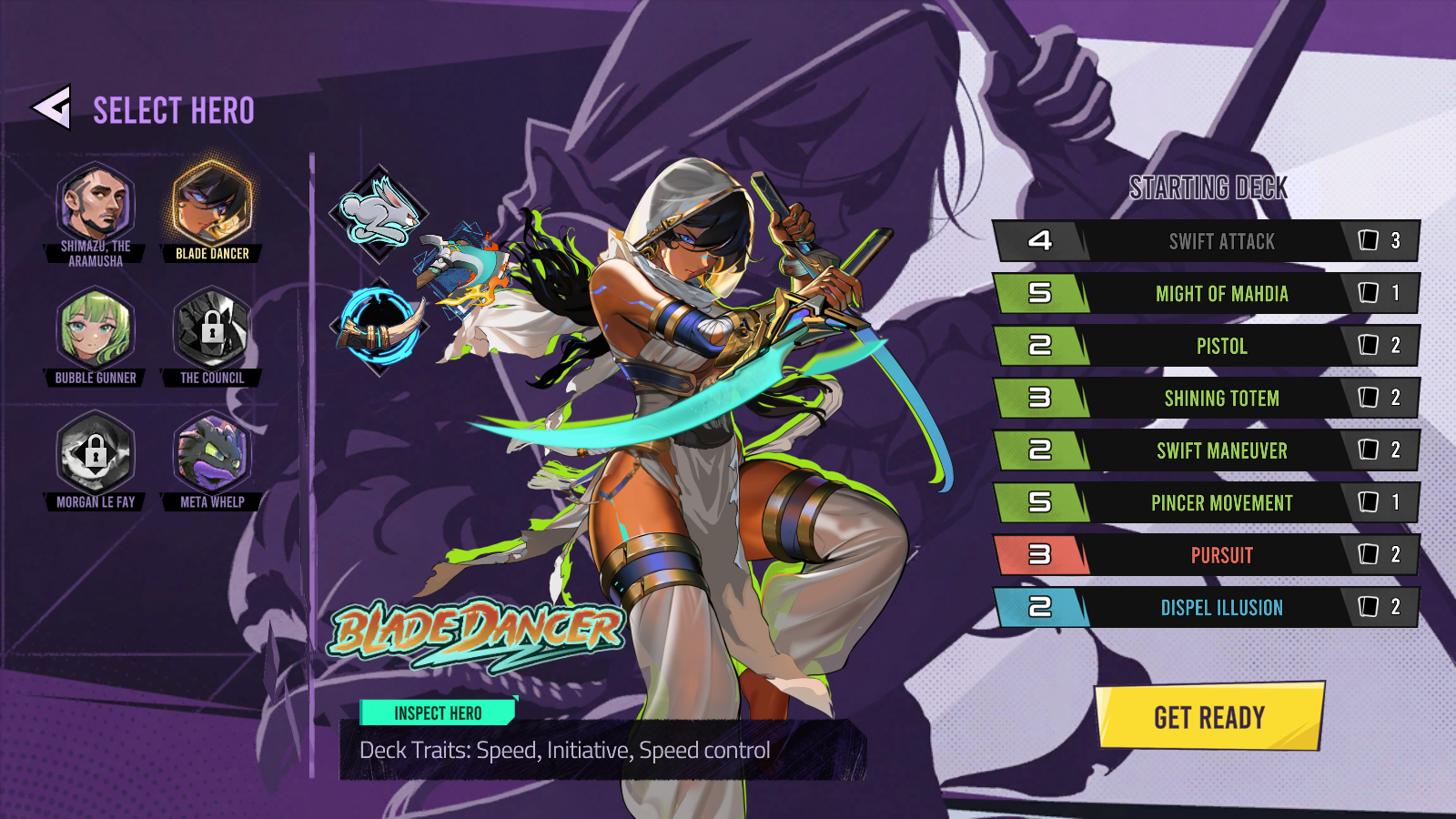The width and height of the screenshot is (1456, 819).
Task: Select Shimazu, the Aramusha hero
Action: pyautogui.click(x=96, y=204)
